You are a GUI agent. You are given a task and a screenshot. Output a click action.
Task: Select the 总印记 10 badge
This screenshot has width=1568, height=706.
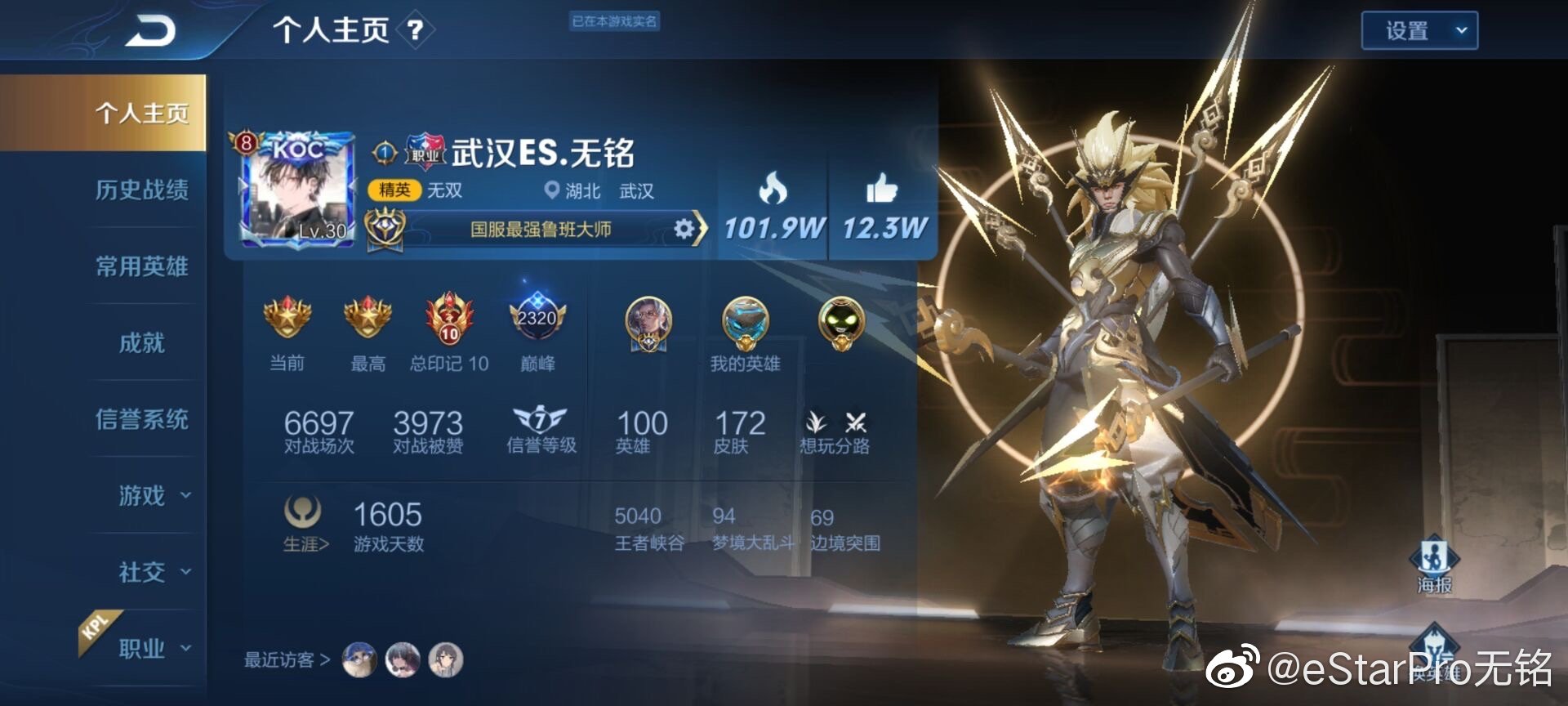coord(449,319)
